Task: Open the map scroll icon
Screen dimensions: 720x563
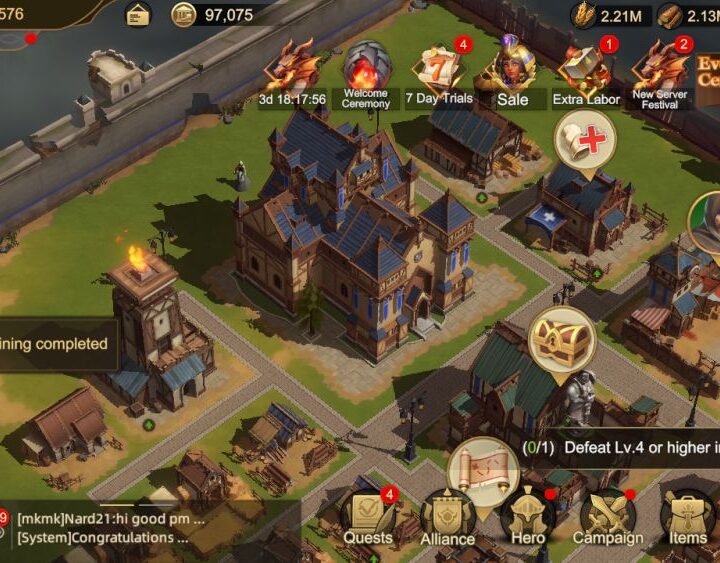Action: click(x=482, y=468)
